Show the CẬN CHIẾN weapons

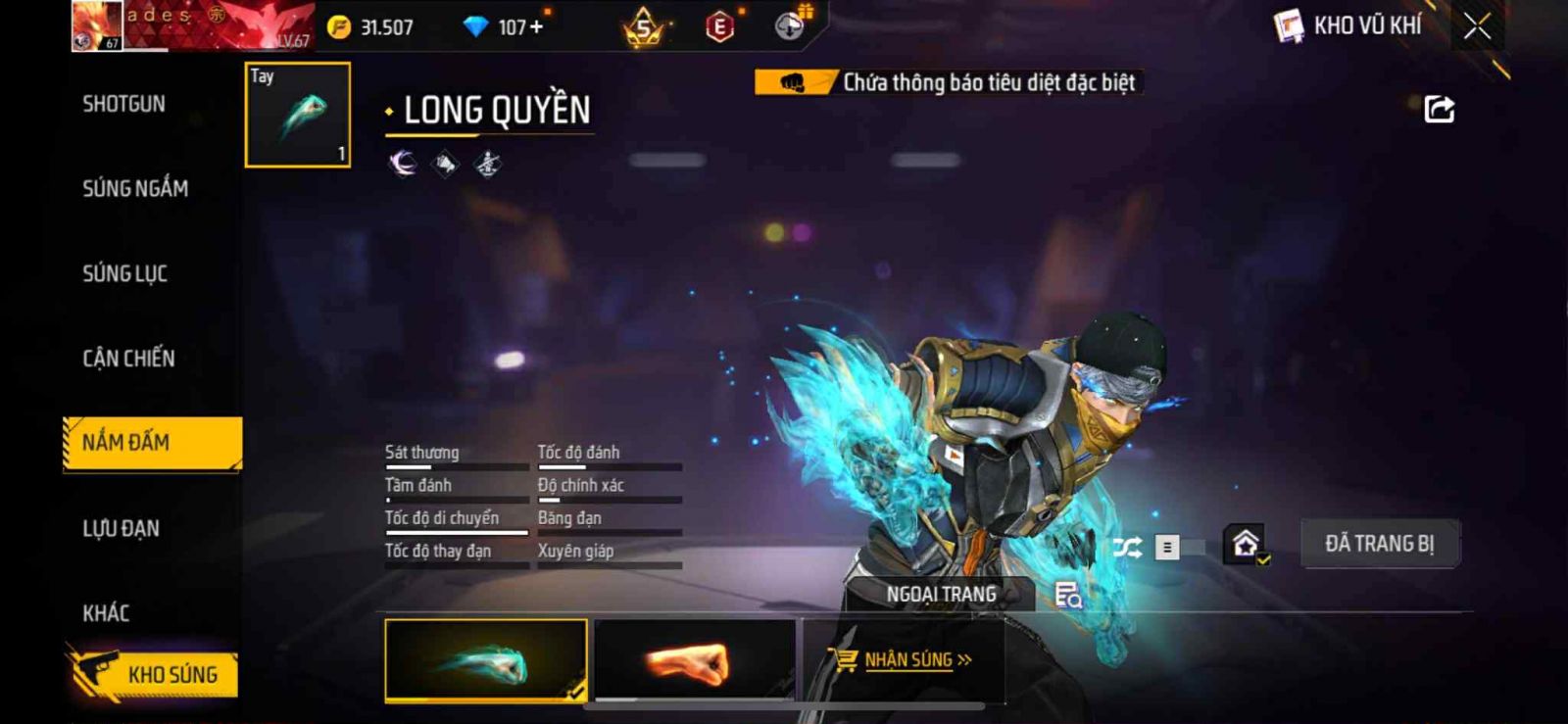128,359
